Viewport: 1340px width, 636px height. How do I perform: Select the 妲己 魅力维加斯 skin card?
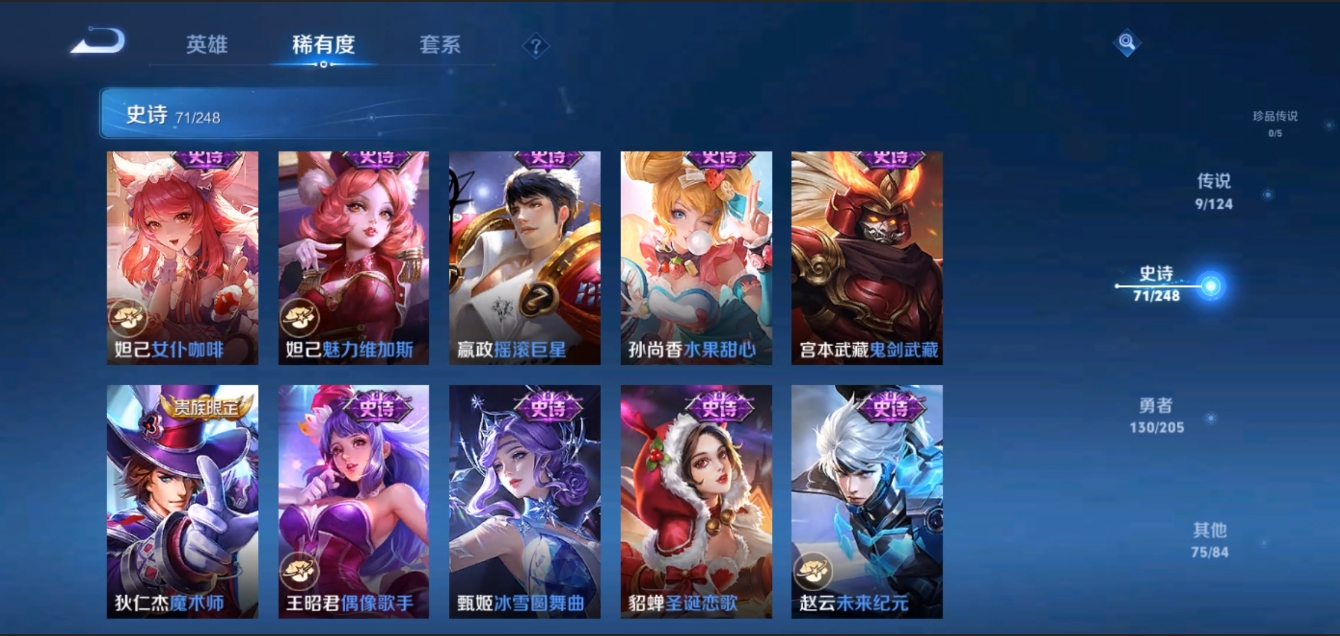click(x=353, y=257)
